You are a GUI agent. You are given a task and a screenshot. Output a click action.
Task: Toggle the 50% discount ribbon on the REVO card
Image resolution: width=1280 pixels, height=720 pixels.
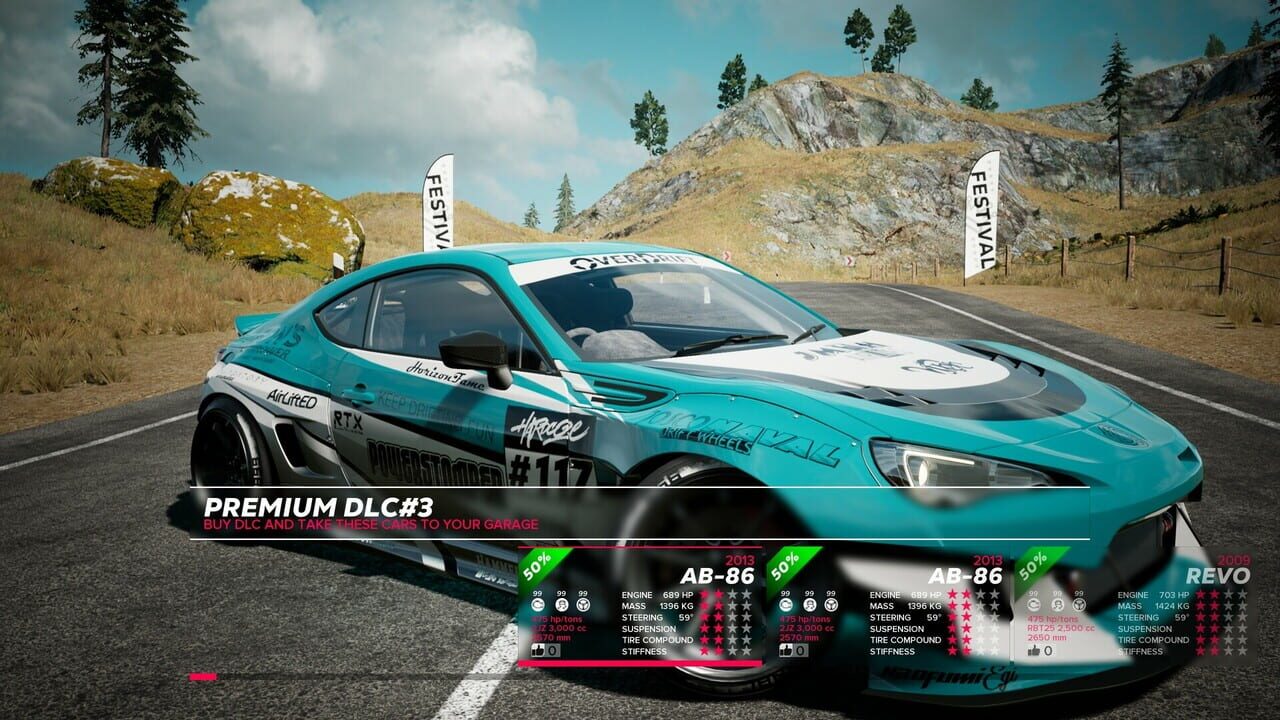tap(1034, 565)
